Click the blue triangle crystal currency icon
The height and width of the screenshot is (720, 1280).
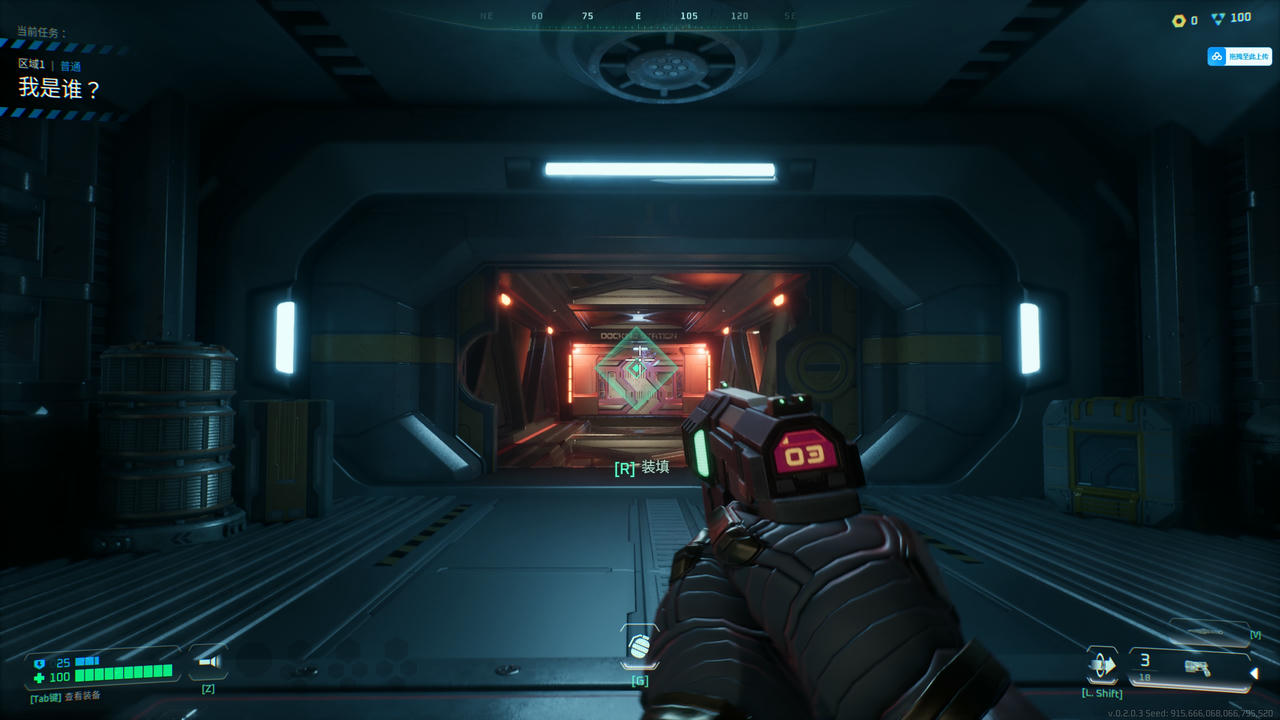coord(1218,18)
